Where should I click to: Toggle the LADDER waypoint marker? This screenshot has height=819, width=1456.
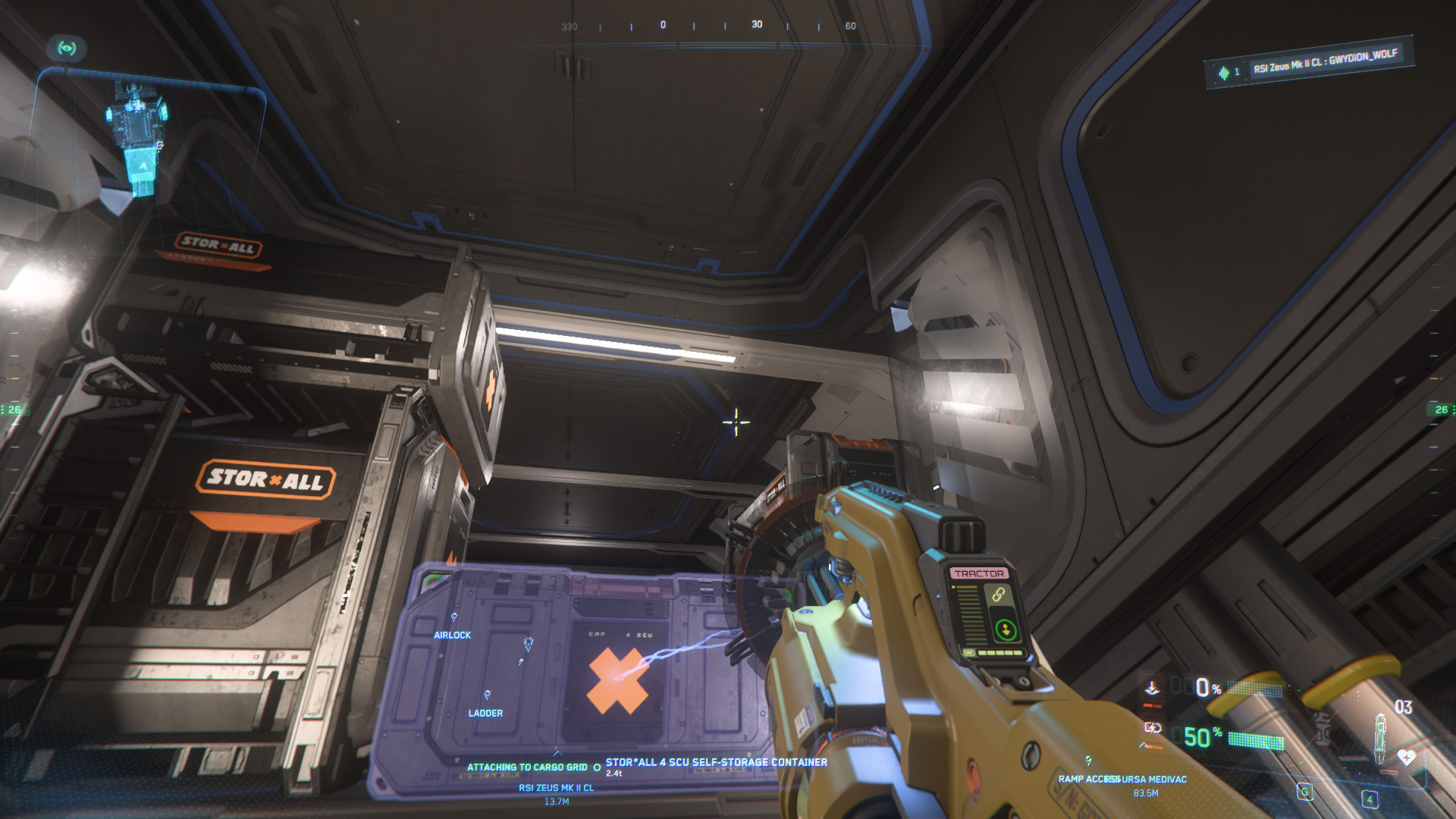tap(488, 713)
